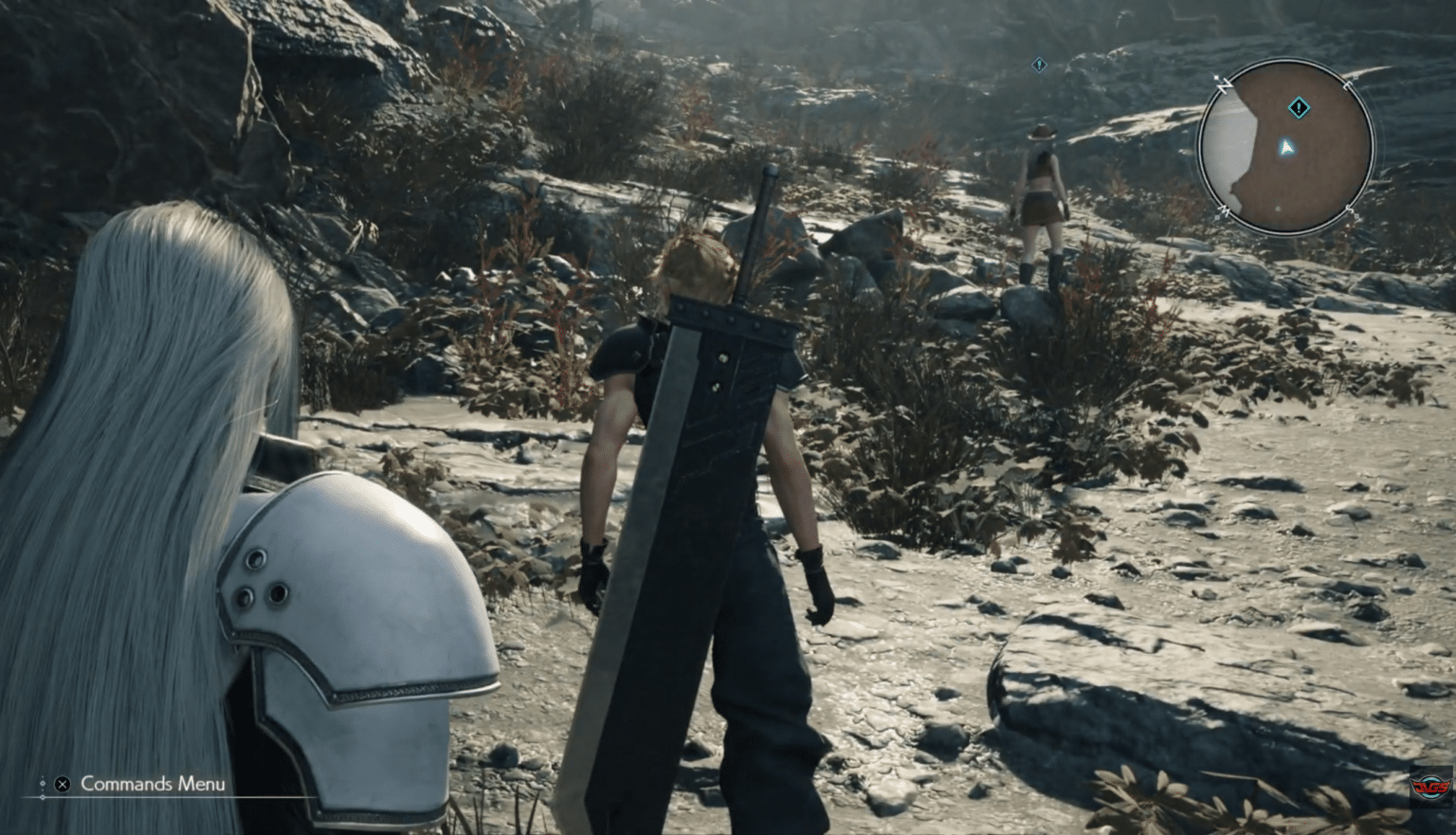
Task: Click the exclamation quest marker on the minimap
Action: point(1299,108)
